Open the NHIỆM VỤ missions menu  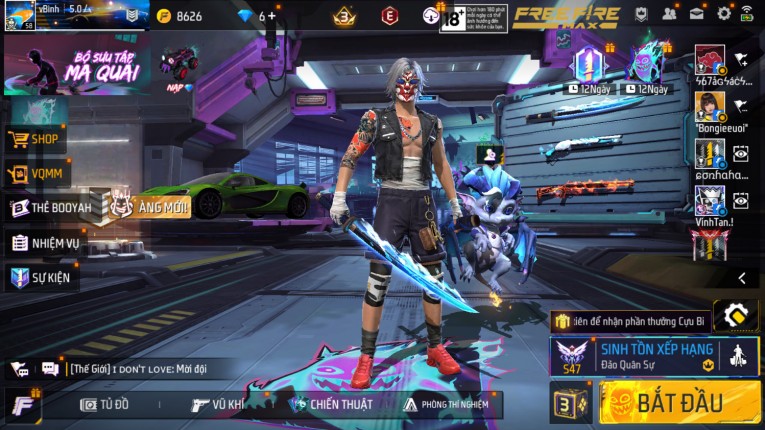tap(44, 243)
